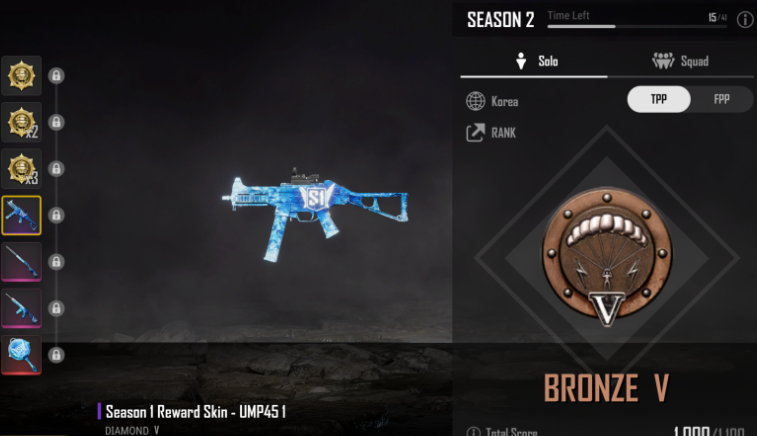Select the gold medal x2 reward
This screenshot has height=436, width=757.
point(21,122)
